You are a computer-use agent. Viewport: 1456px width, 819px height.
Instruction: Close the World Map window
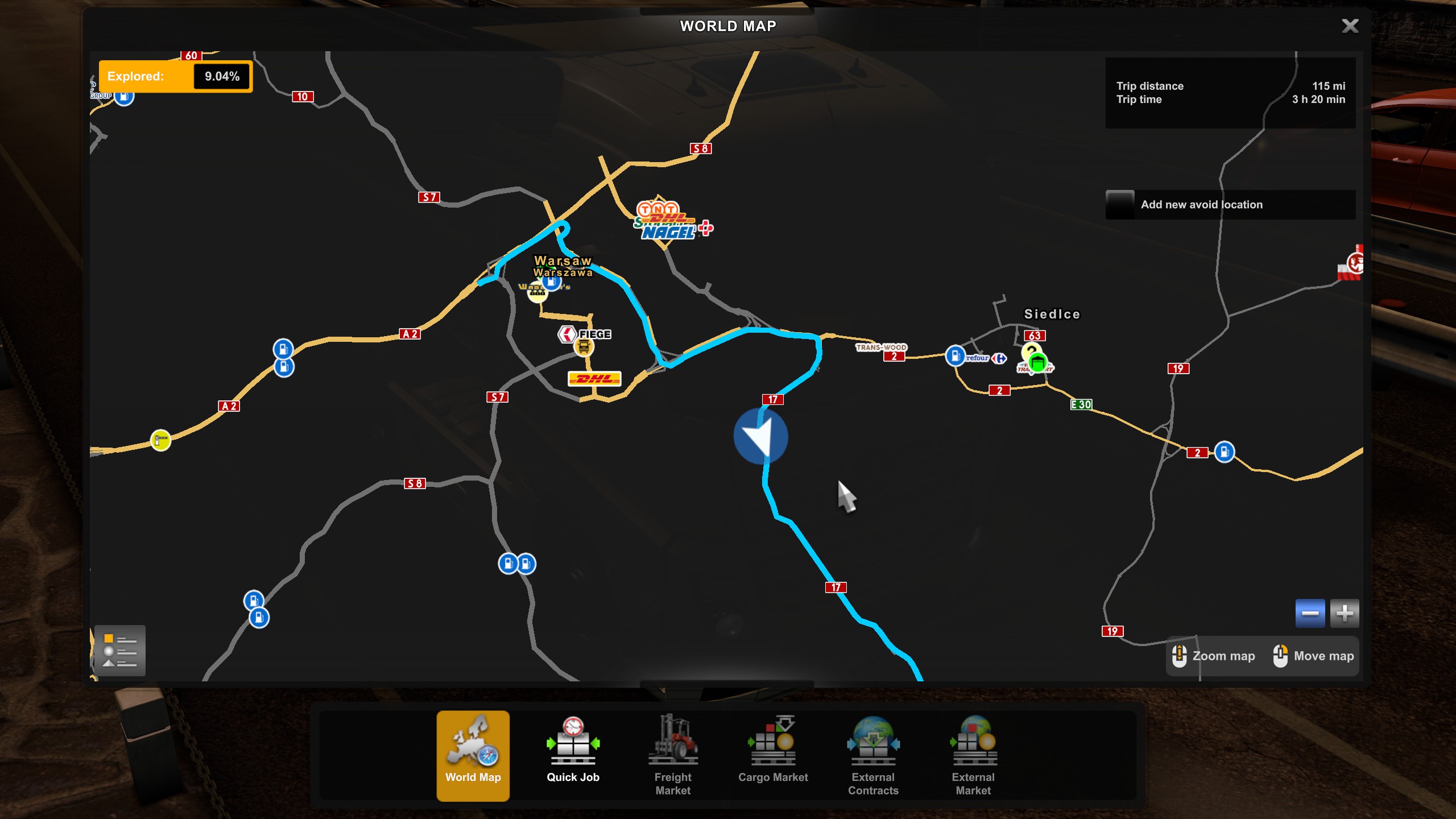click(1350, 26)
